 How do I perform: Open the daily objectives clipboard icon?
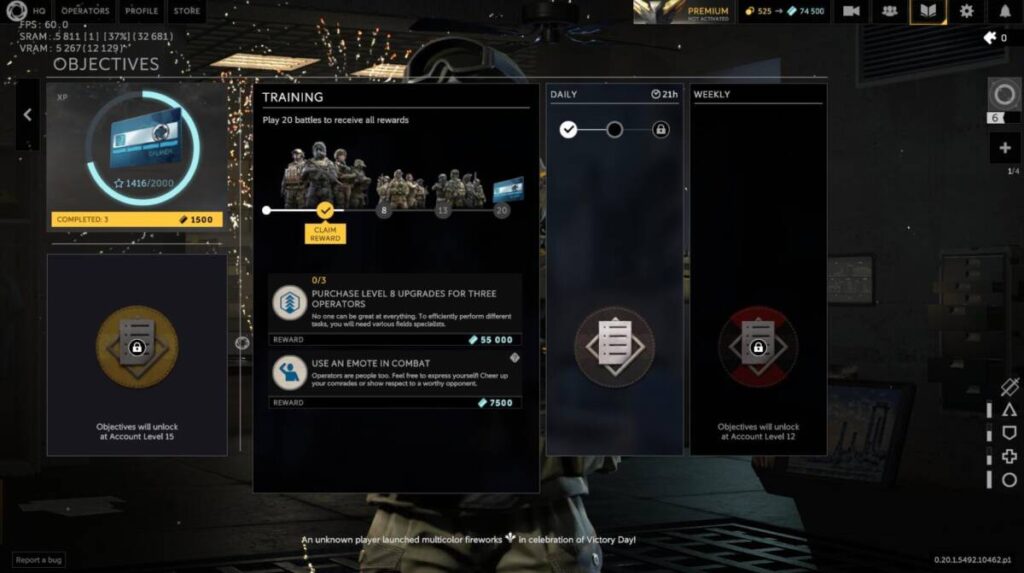614,347
